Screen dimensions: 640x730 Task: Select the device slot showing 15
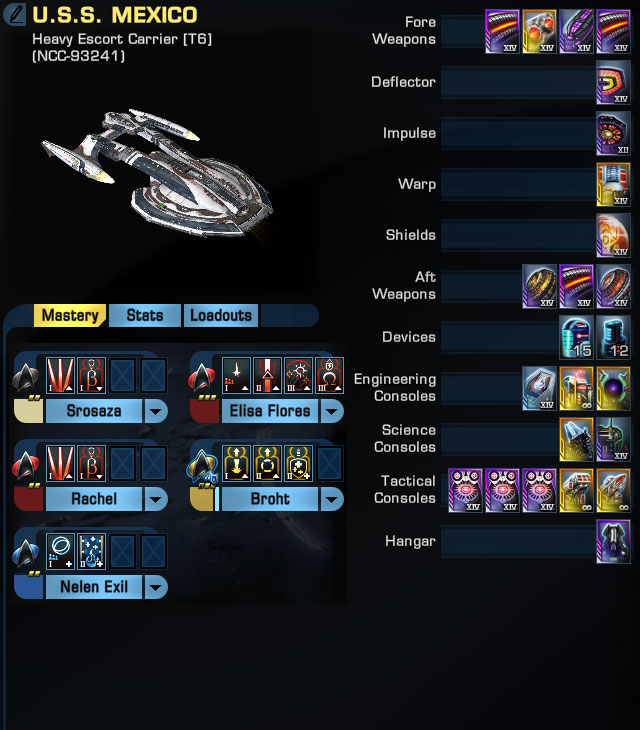(x=575, y=337)
